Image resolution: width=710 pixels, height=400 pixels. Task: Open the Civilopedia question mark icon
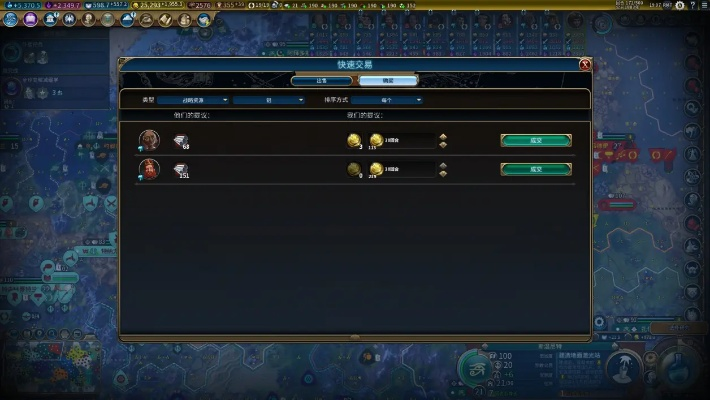693,6
